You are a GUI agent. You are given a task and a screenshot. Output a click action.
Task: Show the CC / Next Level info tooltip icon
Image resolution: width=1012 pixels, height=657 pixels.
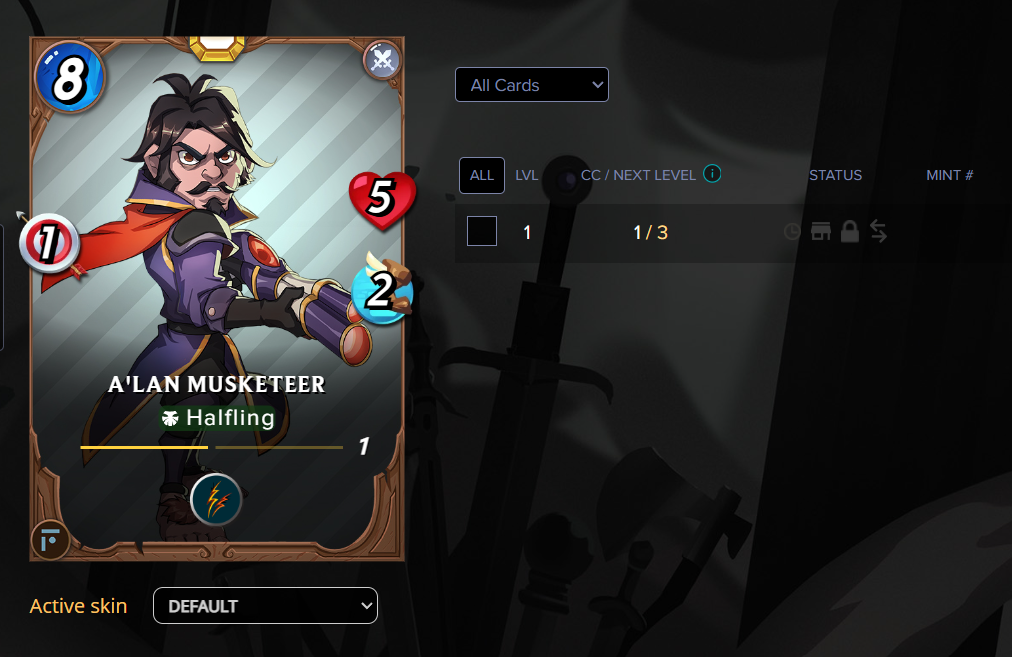tap(712, 174)
